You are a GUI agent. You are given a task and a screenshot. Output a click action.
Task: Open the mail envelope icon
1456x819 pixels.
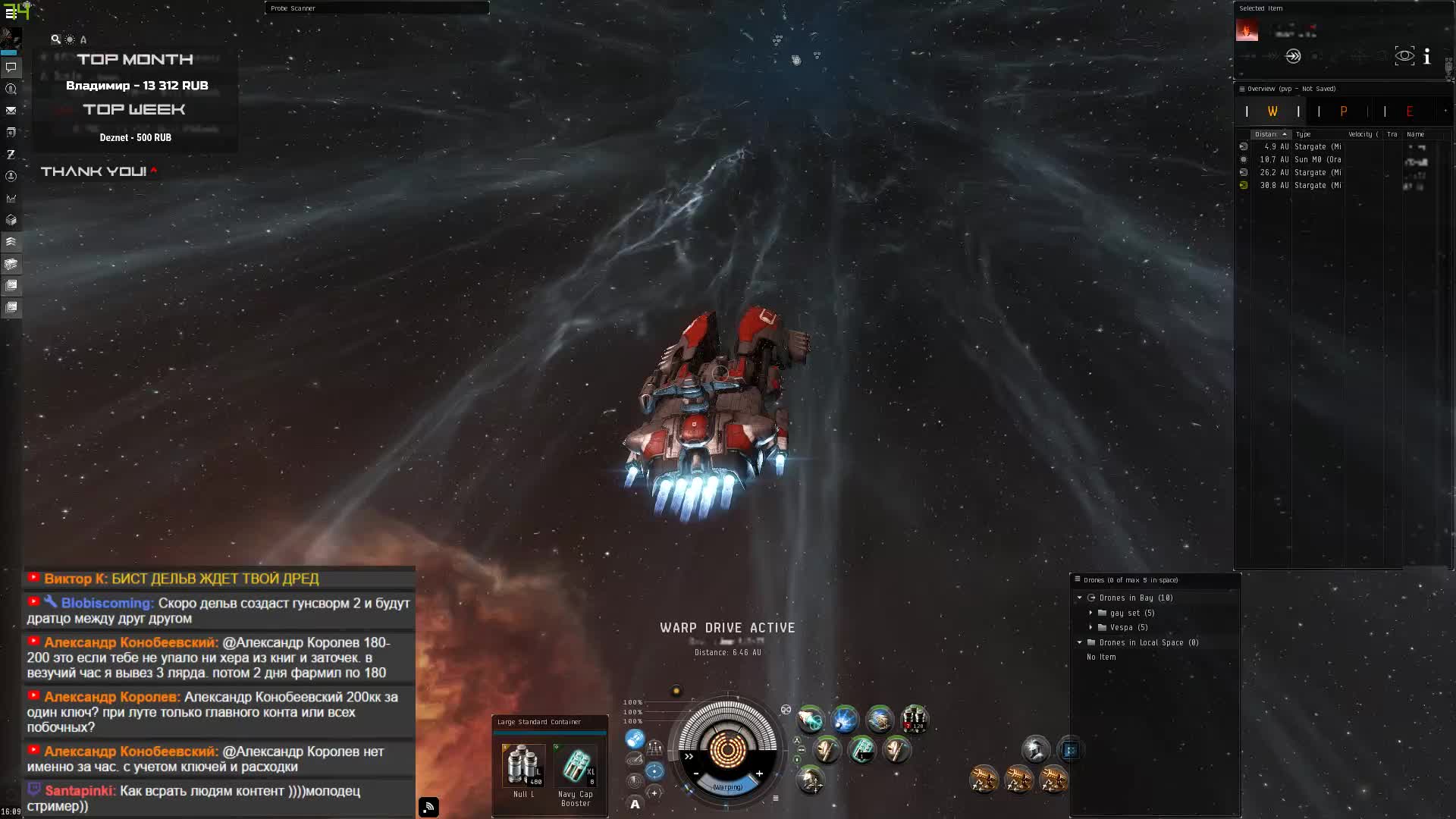[x=11, y=111]
